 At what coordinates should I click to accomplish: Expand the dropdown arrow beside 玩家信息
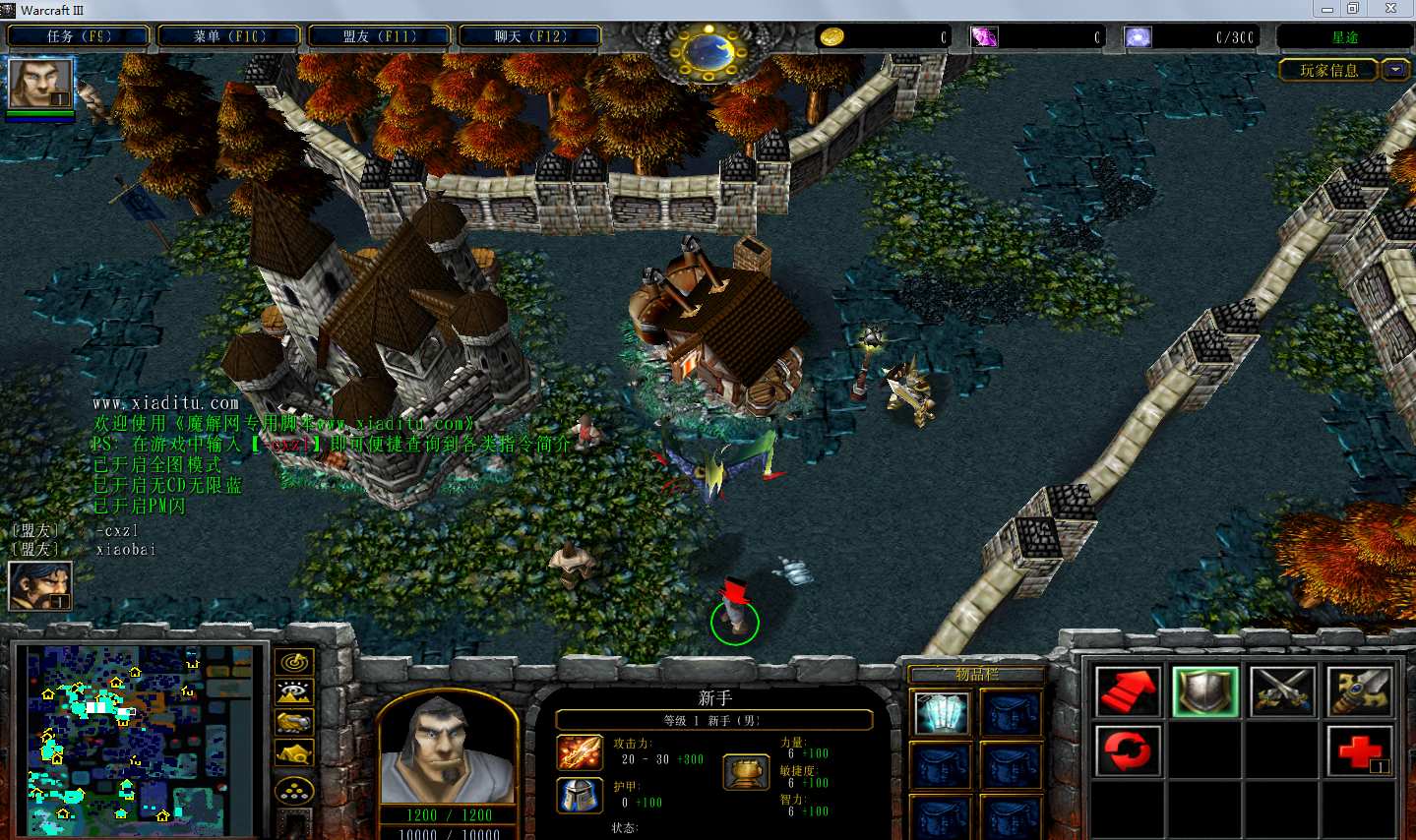click(1396, 70)
